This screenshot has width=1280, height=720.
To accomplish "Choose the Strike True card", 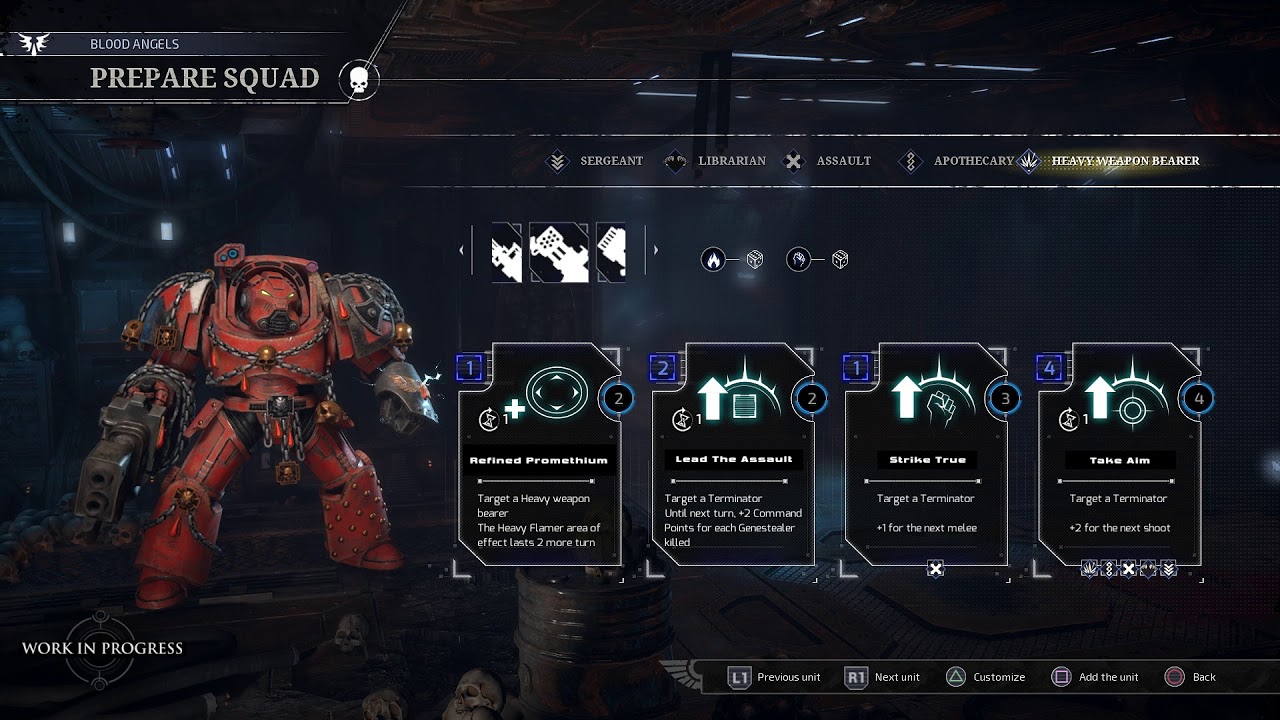I will [927, 455].
